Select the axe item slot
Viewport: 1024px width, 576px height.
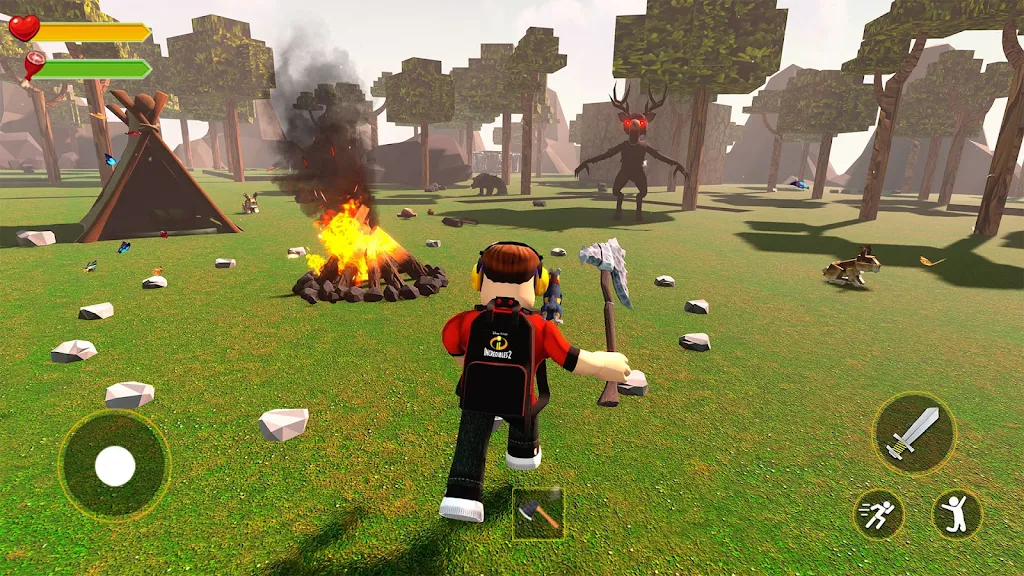point(538,514)
